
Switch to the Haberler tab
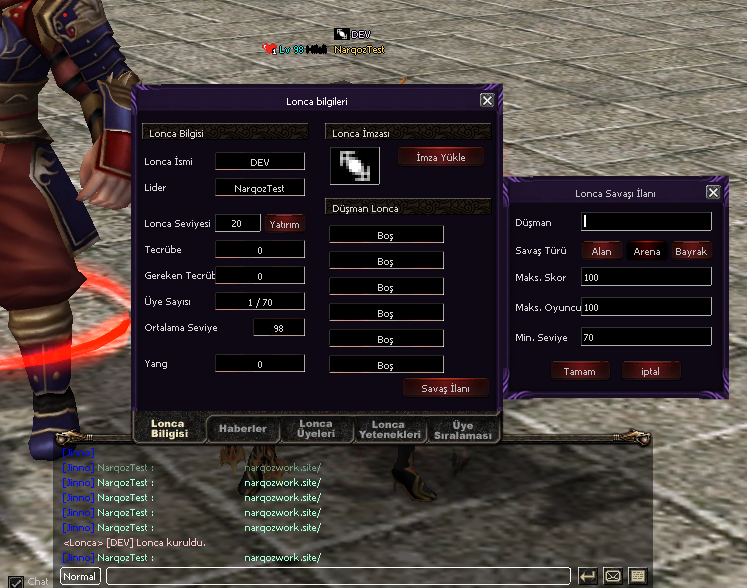click(x=243, y=429)
